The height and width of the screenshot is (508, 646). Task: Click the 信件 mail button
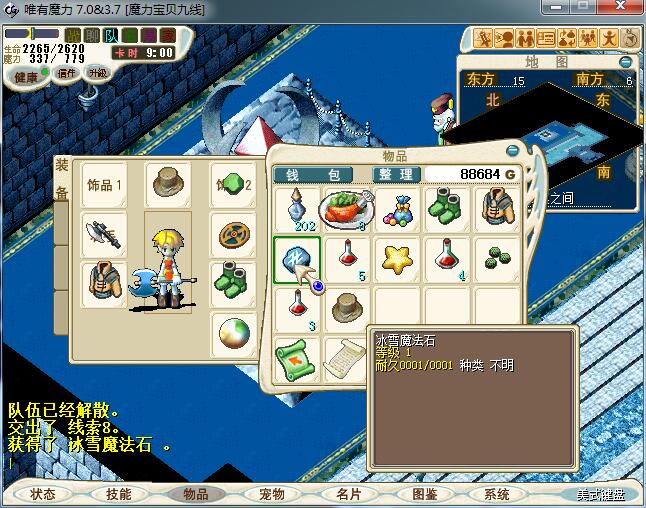click(67, 73)
